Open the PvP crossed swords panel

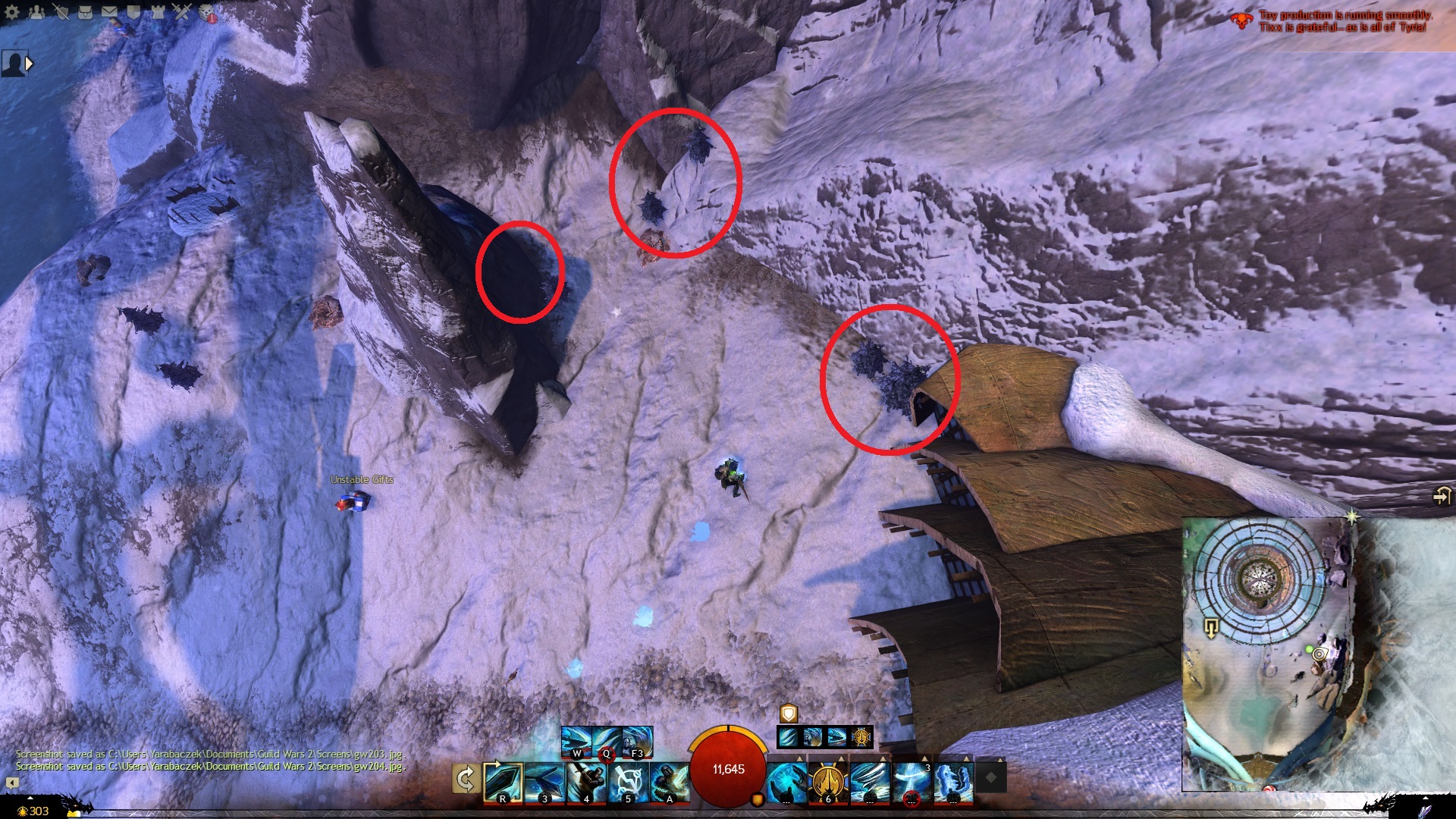coord(182,11)
